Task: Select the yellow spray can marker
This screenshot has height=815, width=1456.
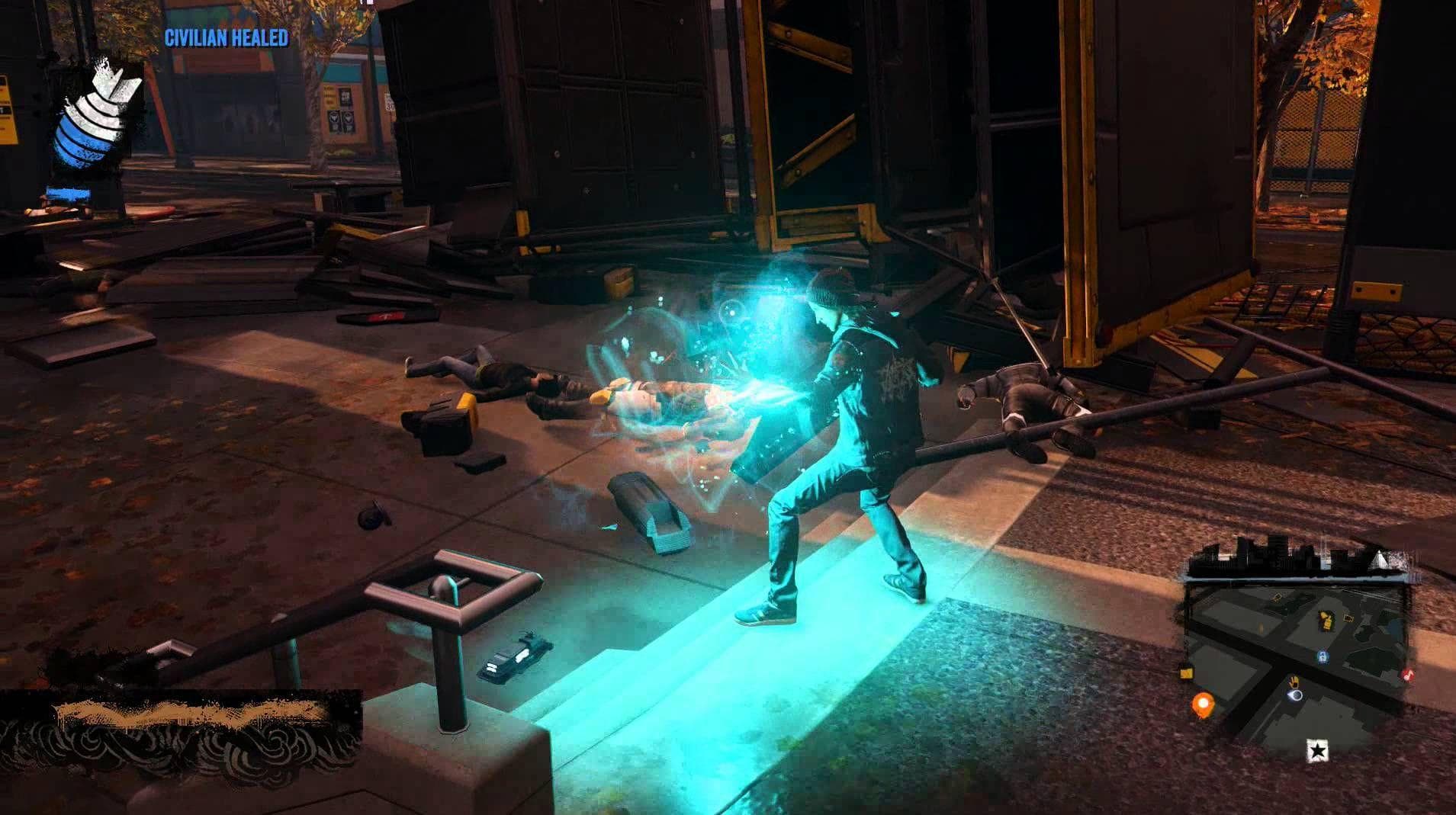Action: tap(1327, 620)
